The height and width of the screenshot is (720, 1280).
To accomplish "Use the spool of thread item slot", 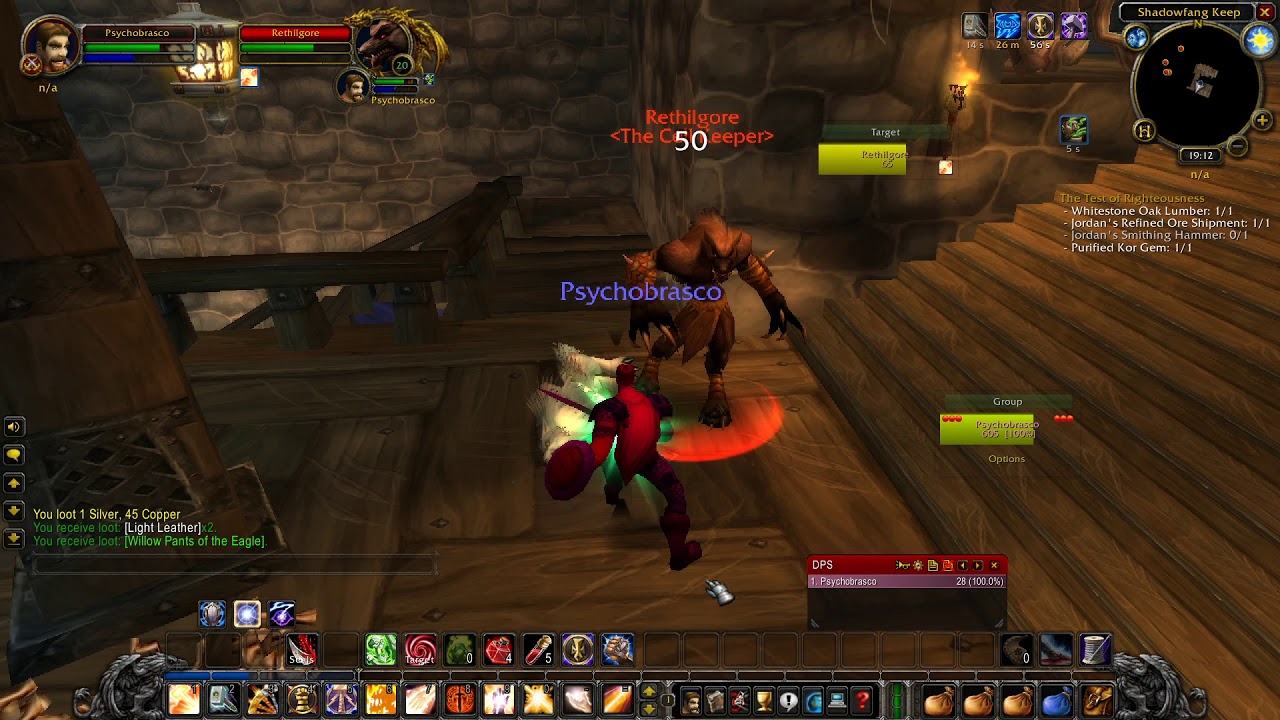I will point(1095,650).
